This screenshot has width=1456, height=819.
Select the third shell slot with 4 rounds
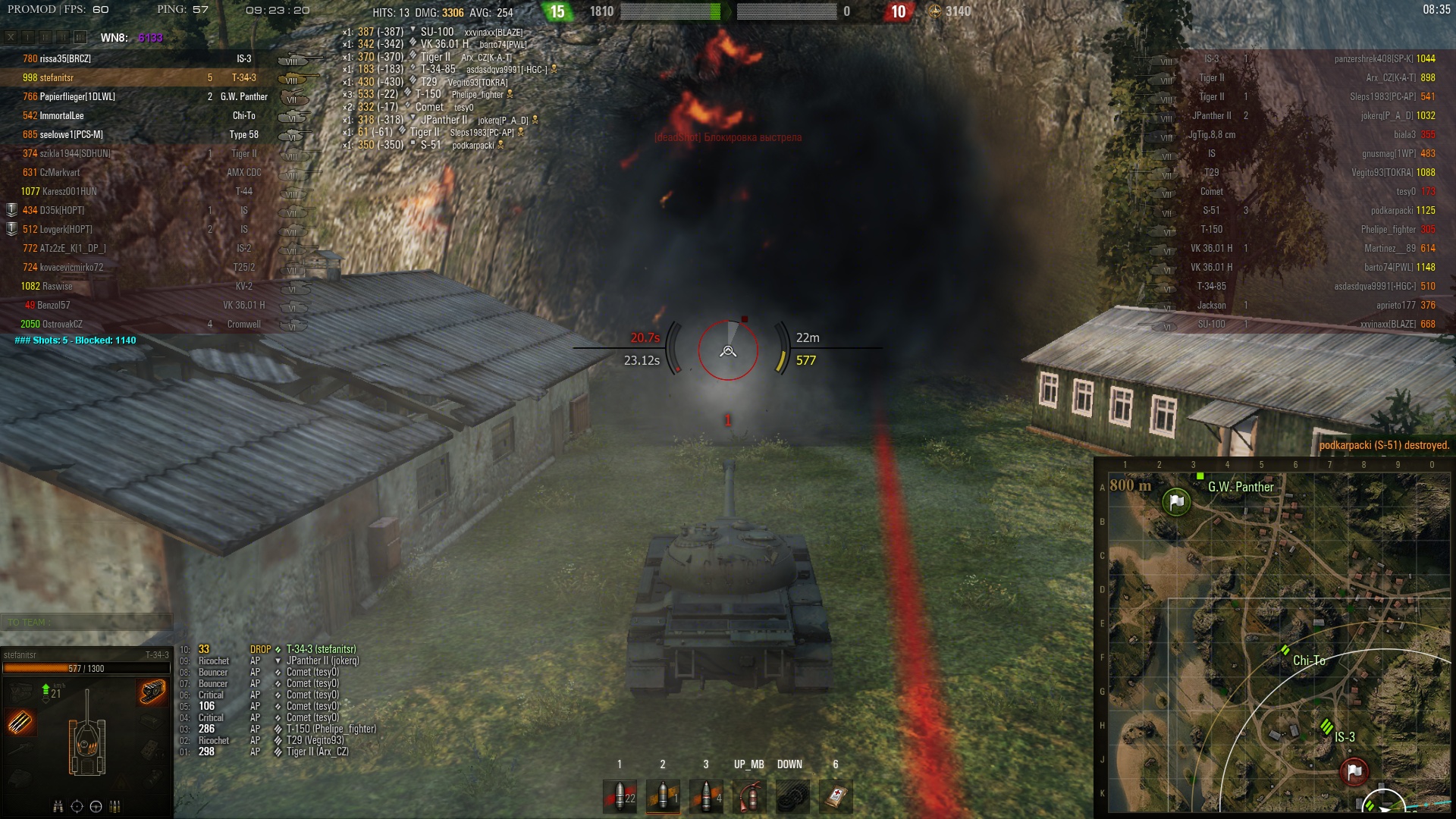706,796
